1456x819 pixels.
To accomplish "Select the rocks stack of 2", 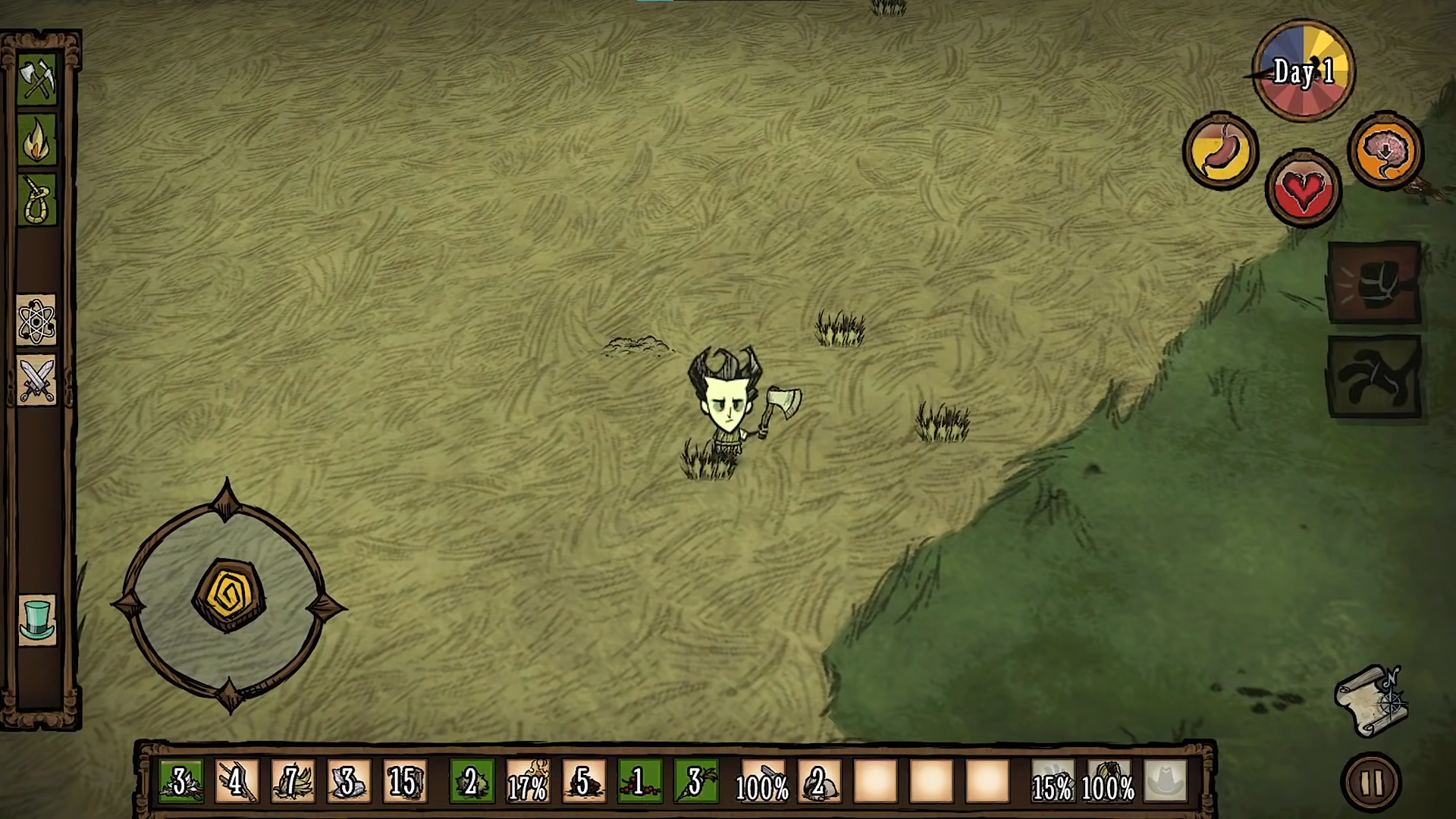I will pyautogui.click(x=819, y=782).
